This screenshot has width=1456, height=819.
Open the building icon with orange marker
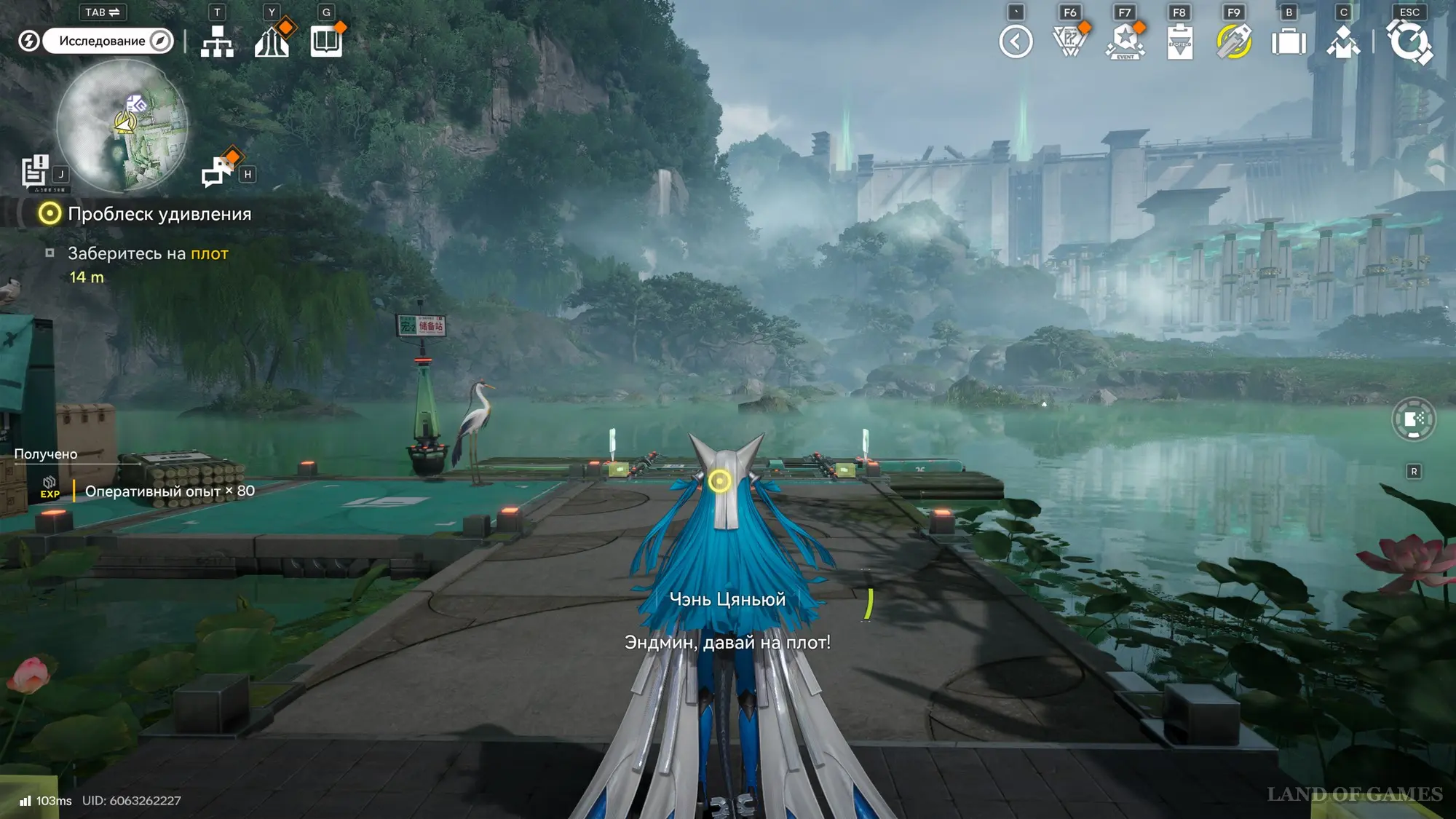272,41
